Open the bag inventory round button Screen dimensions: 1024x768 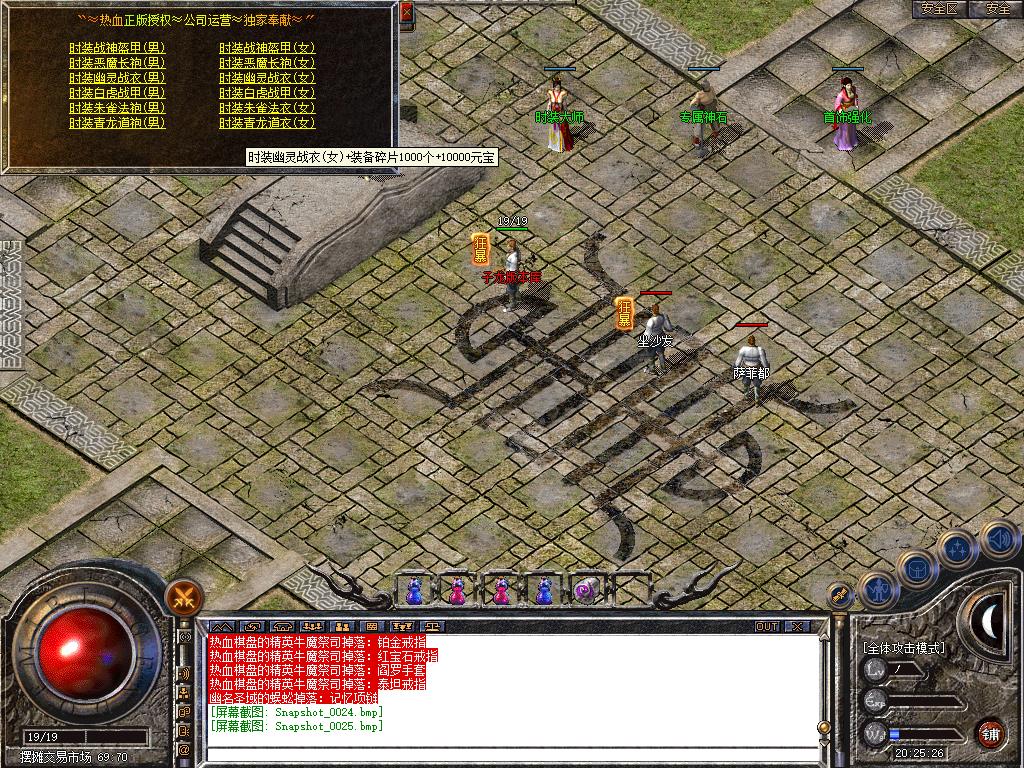pos(917,568)
